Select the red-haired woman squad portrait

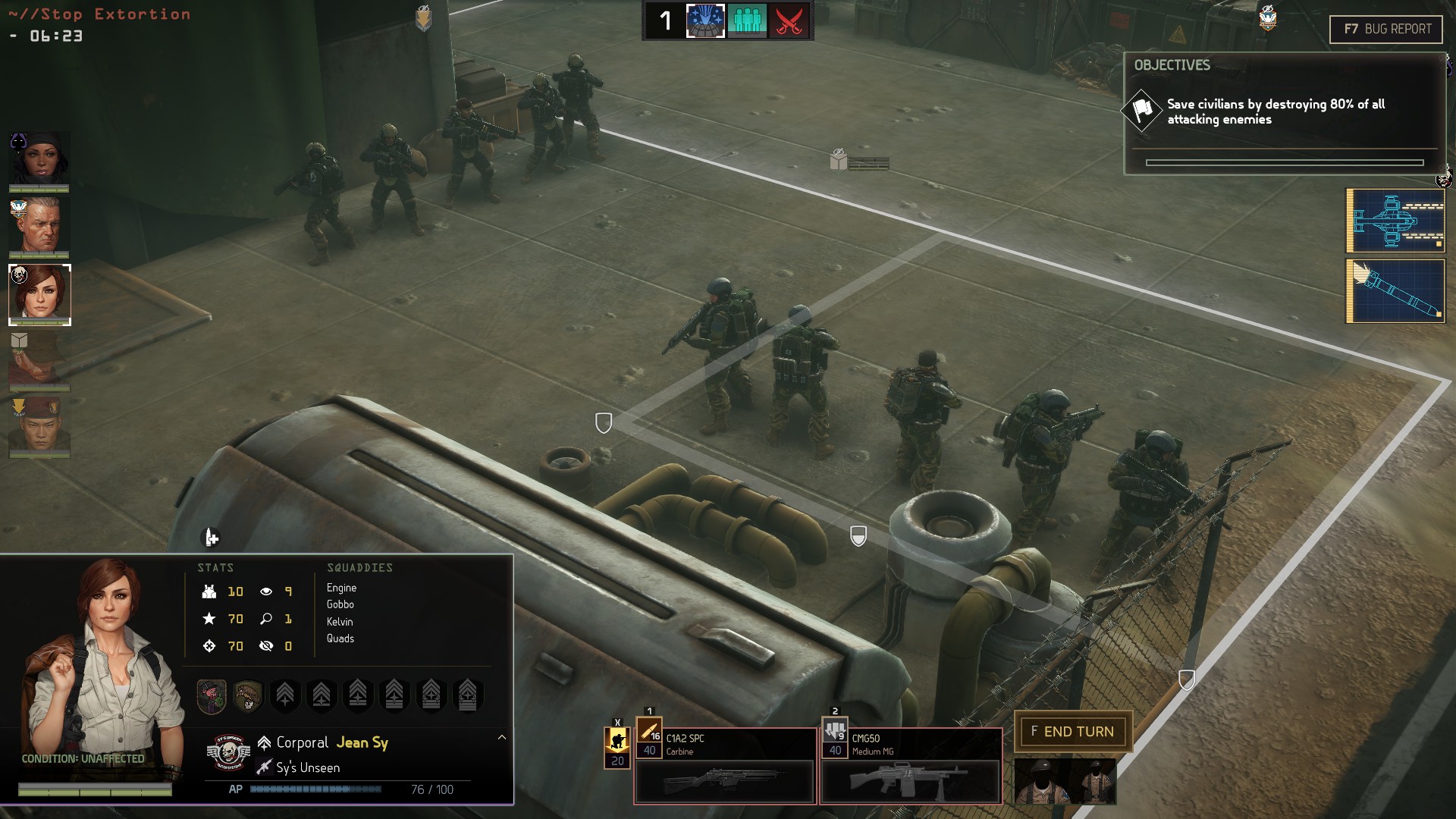click(39, 294)
